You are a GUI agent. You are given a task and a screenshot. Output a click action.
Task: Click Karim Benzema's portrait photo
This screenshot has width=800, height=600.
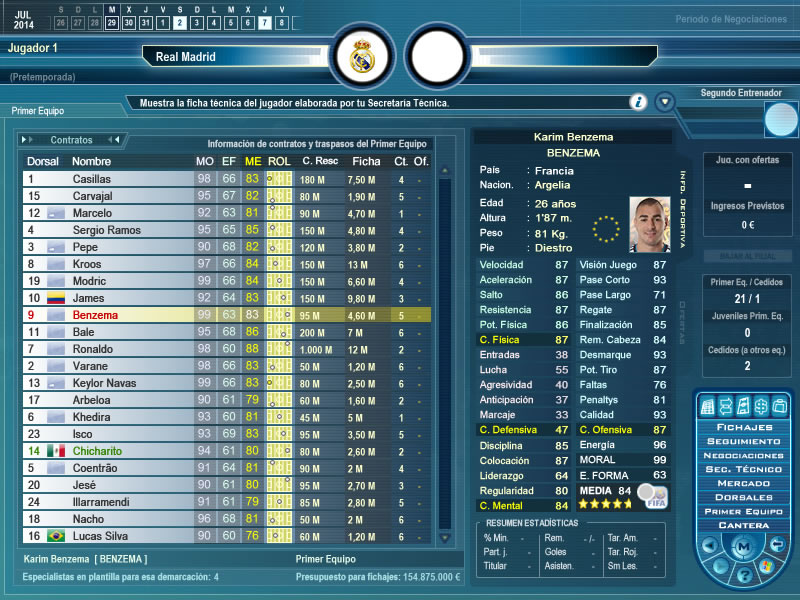coord(650,222)
